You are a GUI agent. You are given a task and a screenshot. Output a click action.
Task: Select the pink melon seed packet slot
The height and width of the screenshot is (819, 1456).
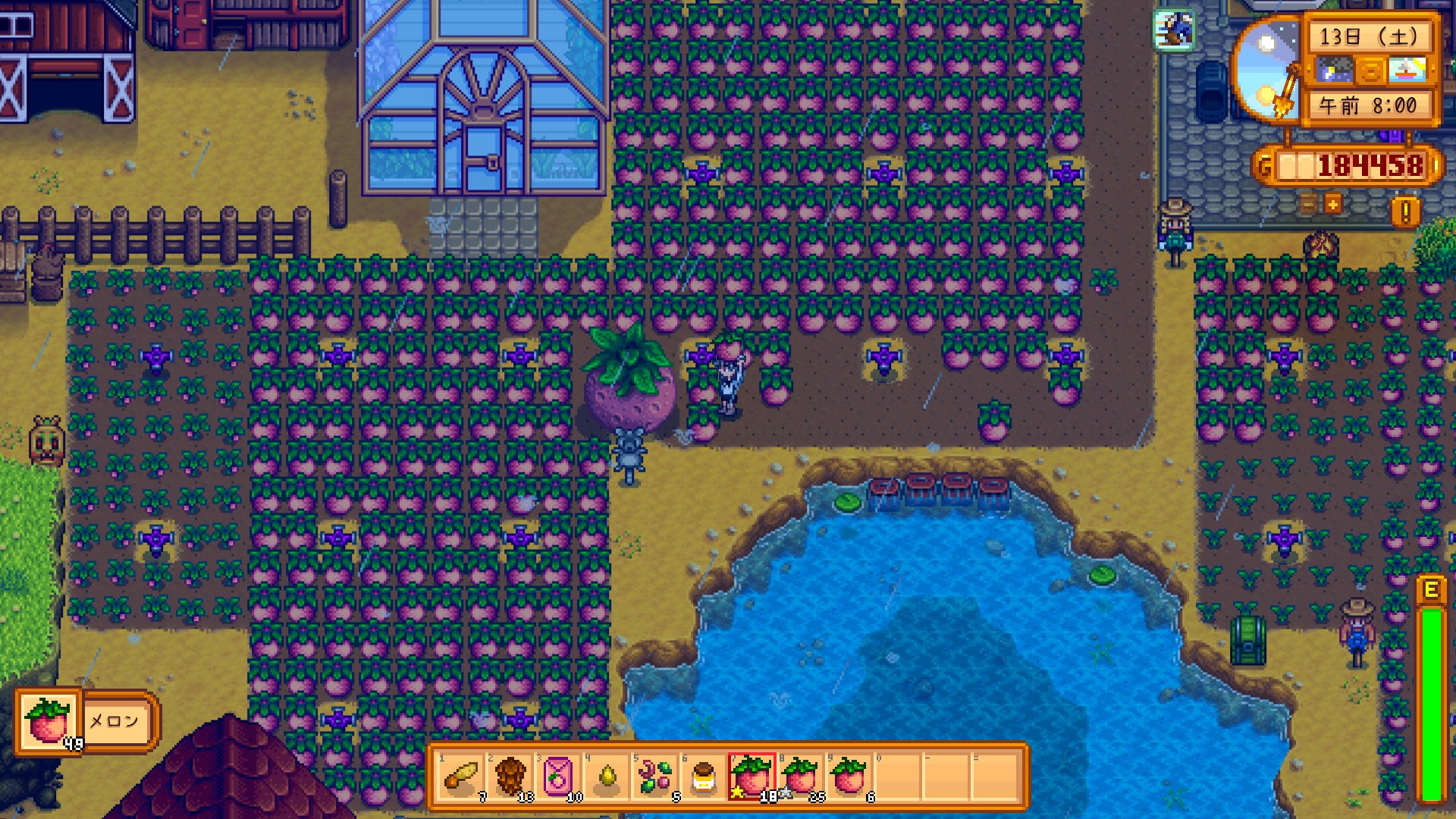point(558,777)
